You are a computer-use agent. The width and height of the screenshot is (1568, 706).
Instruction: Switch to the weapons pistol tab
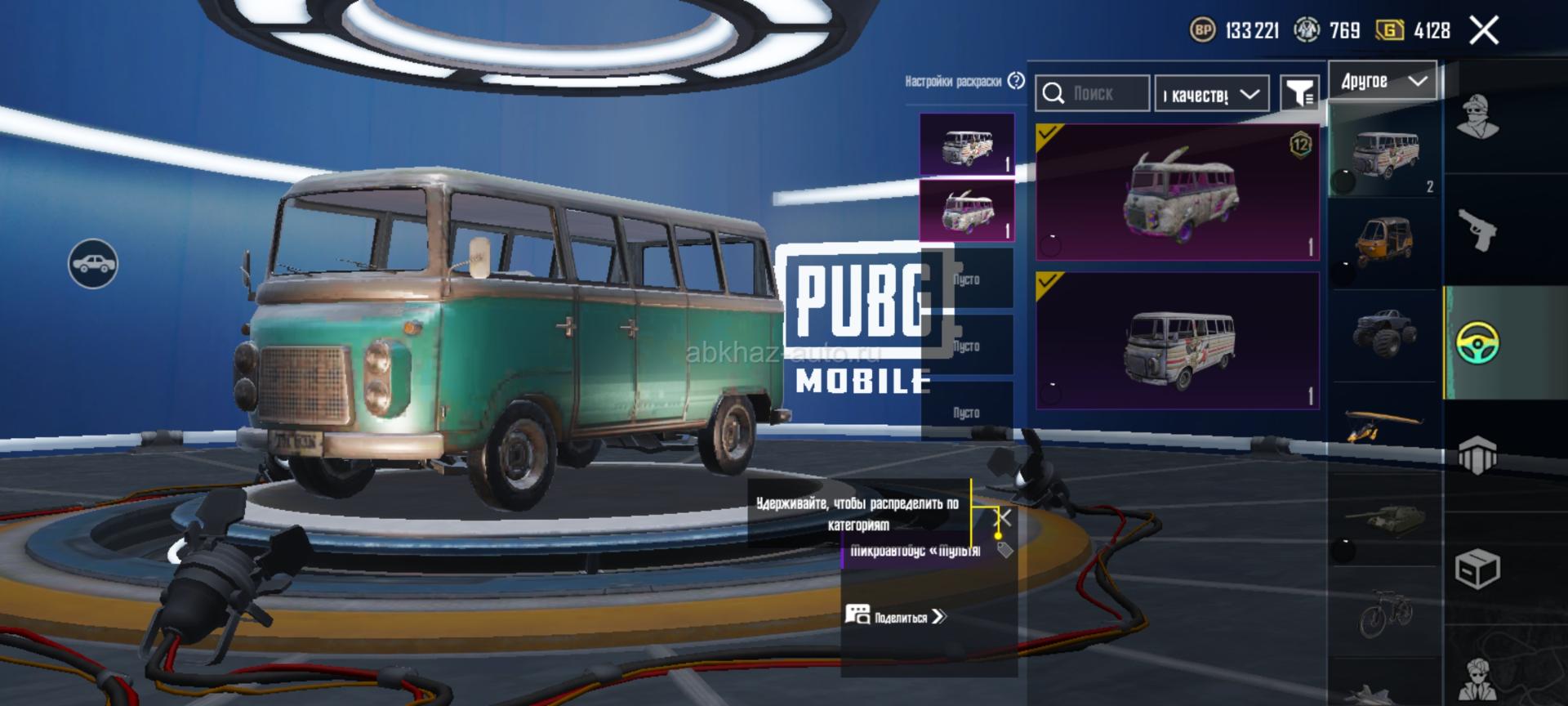click(x=1477, y=230)
